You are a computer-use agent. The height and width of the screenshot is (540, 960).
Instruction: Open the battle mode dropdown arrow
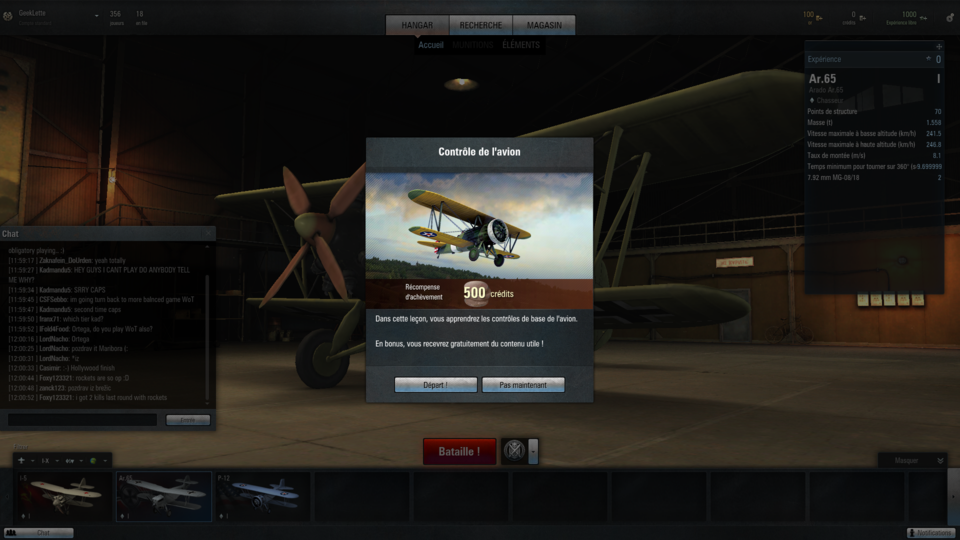[533, 451]
